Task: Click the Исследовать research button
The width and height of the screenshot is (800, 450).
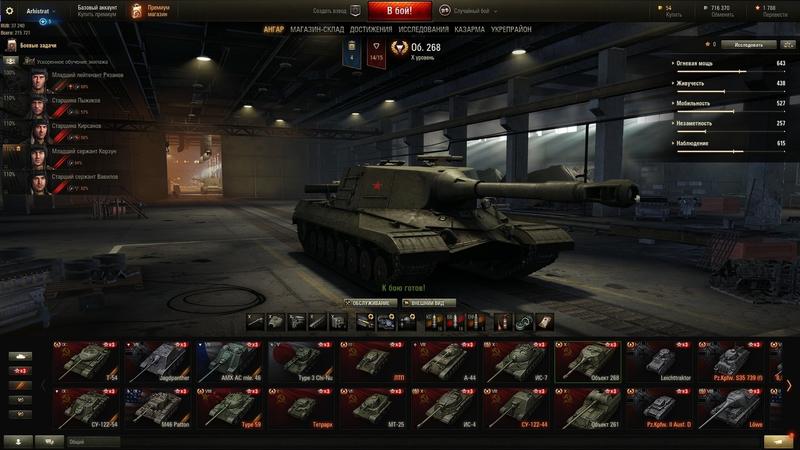Action: coord(749,45)
